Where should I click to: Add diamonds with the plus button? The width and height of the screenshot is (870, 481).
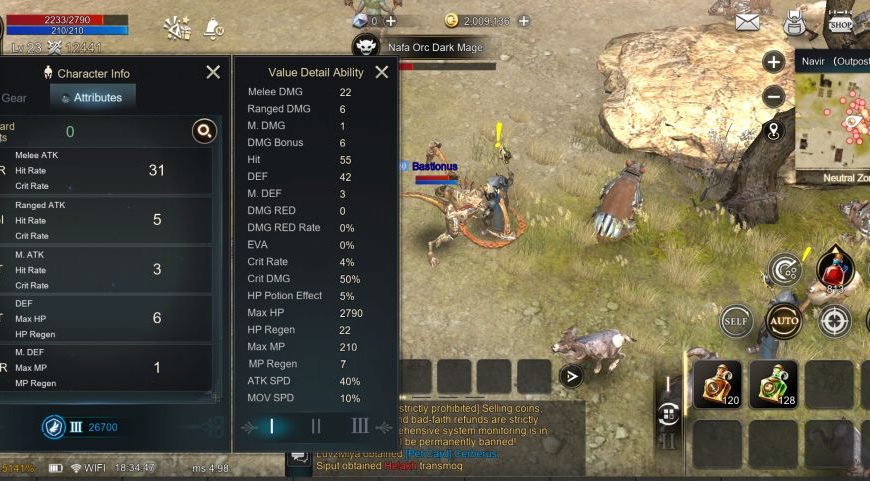(390, 20)
